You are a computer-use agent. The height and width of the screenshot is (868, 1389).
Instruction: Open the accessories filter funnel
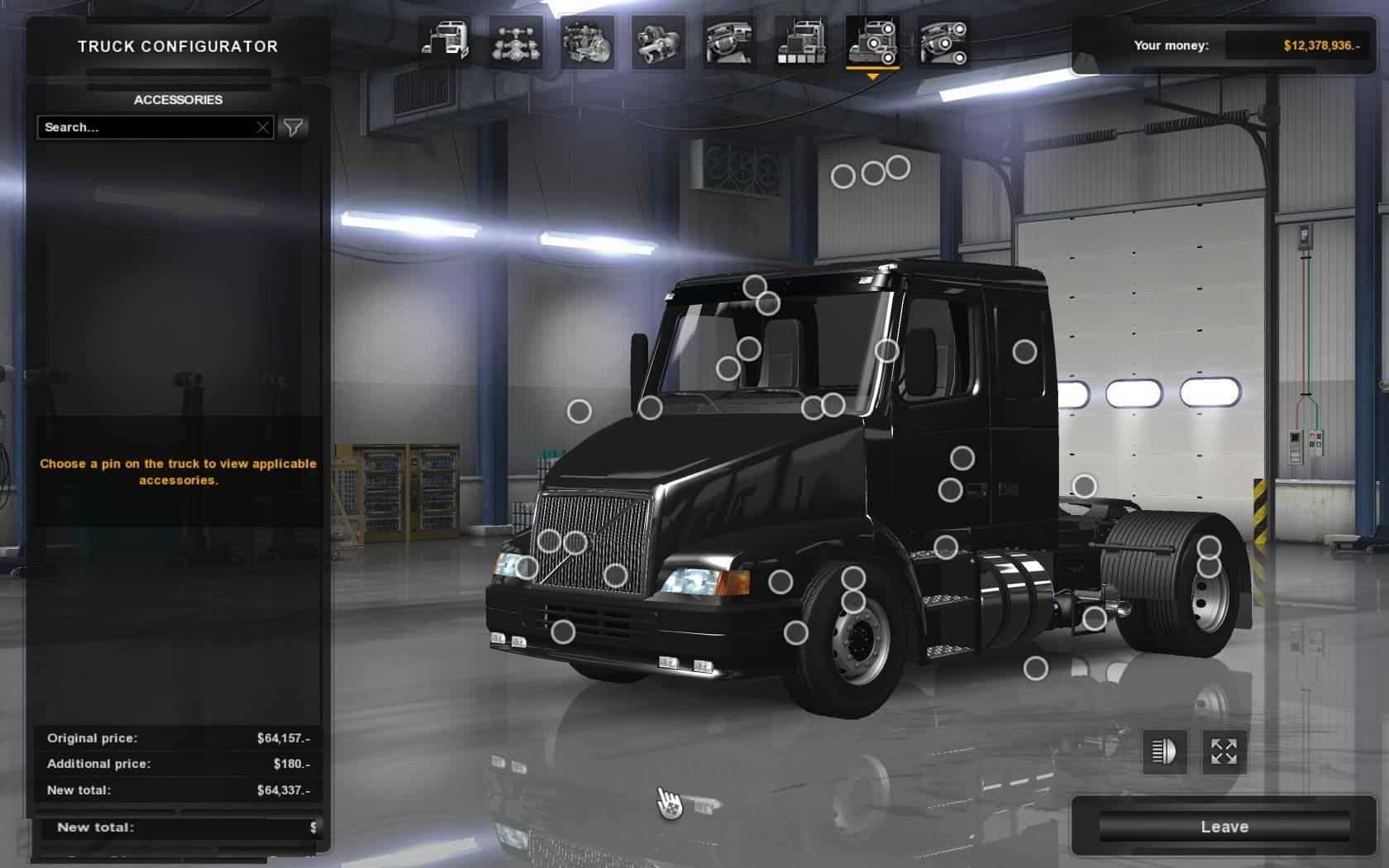coord(294,127)
